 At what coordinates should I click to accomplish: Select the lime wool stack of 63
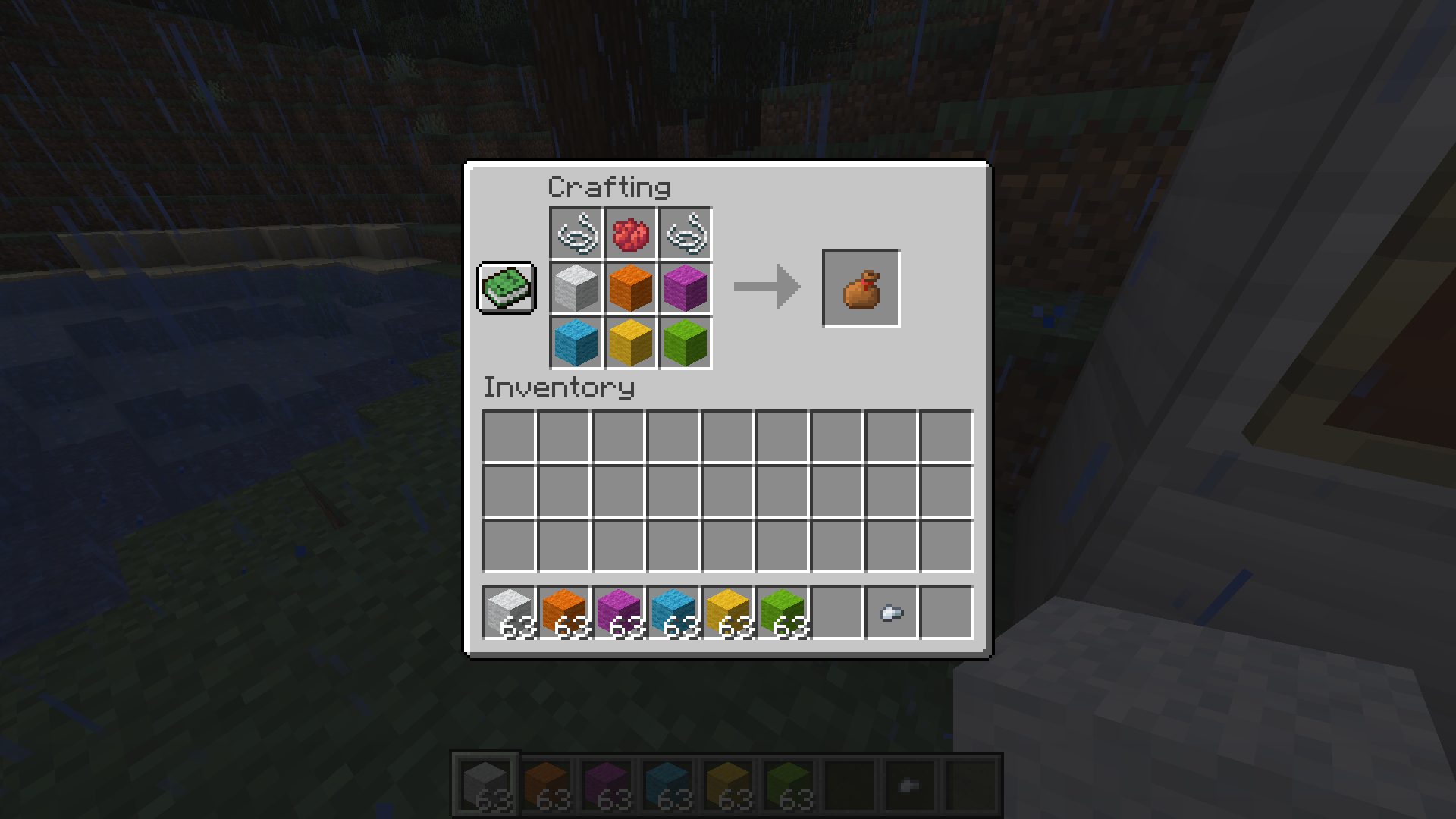tap(783, 613)
